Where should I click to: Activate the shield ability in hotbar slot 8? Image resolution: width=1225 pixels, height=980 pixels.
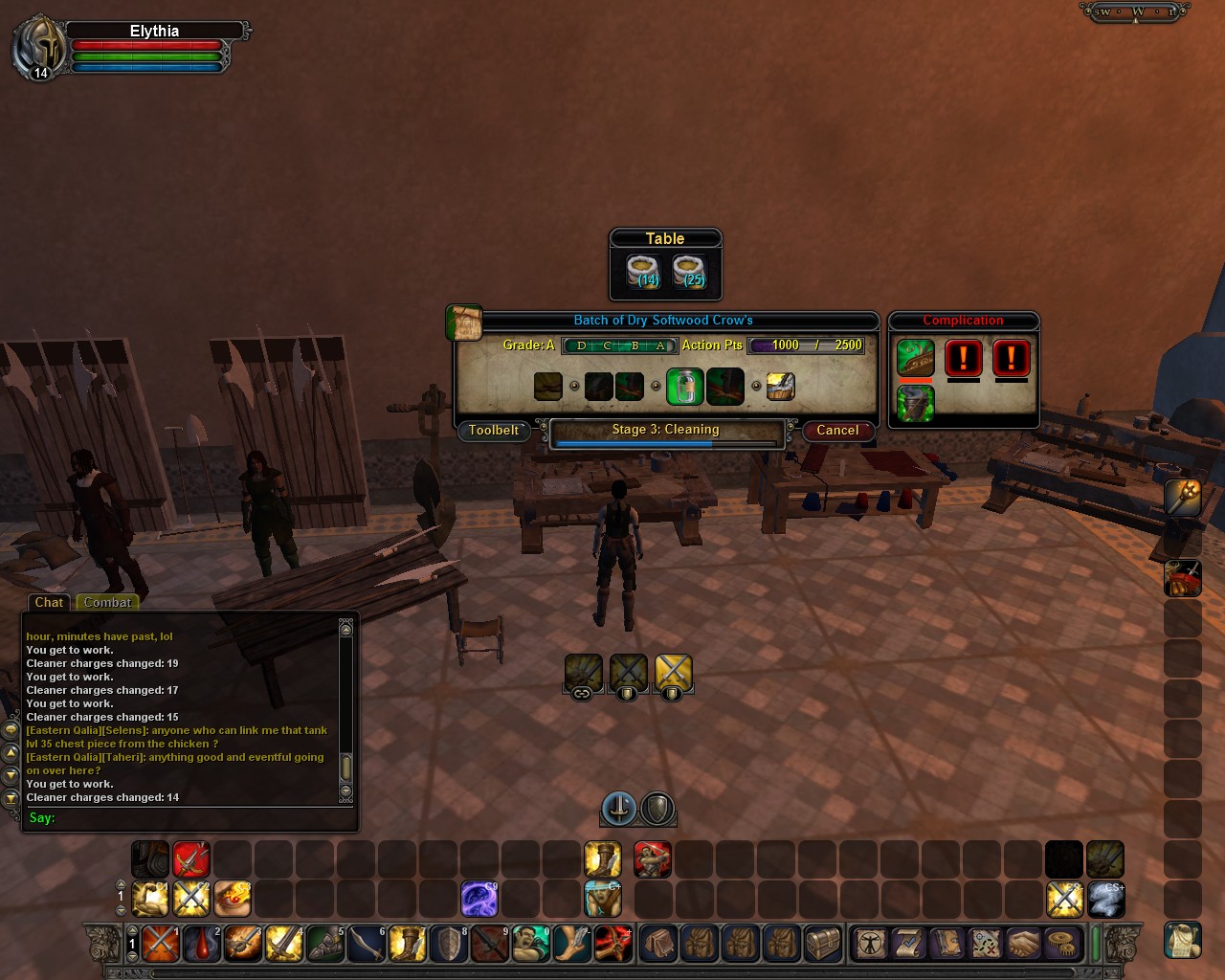pyautogui.click(x=449, y=944)
